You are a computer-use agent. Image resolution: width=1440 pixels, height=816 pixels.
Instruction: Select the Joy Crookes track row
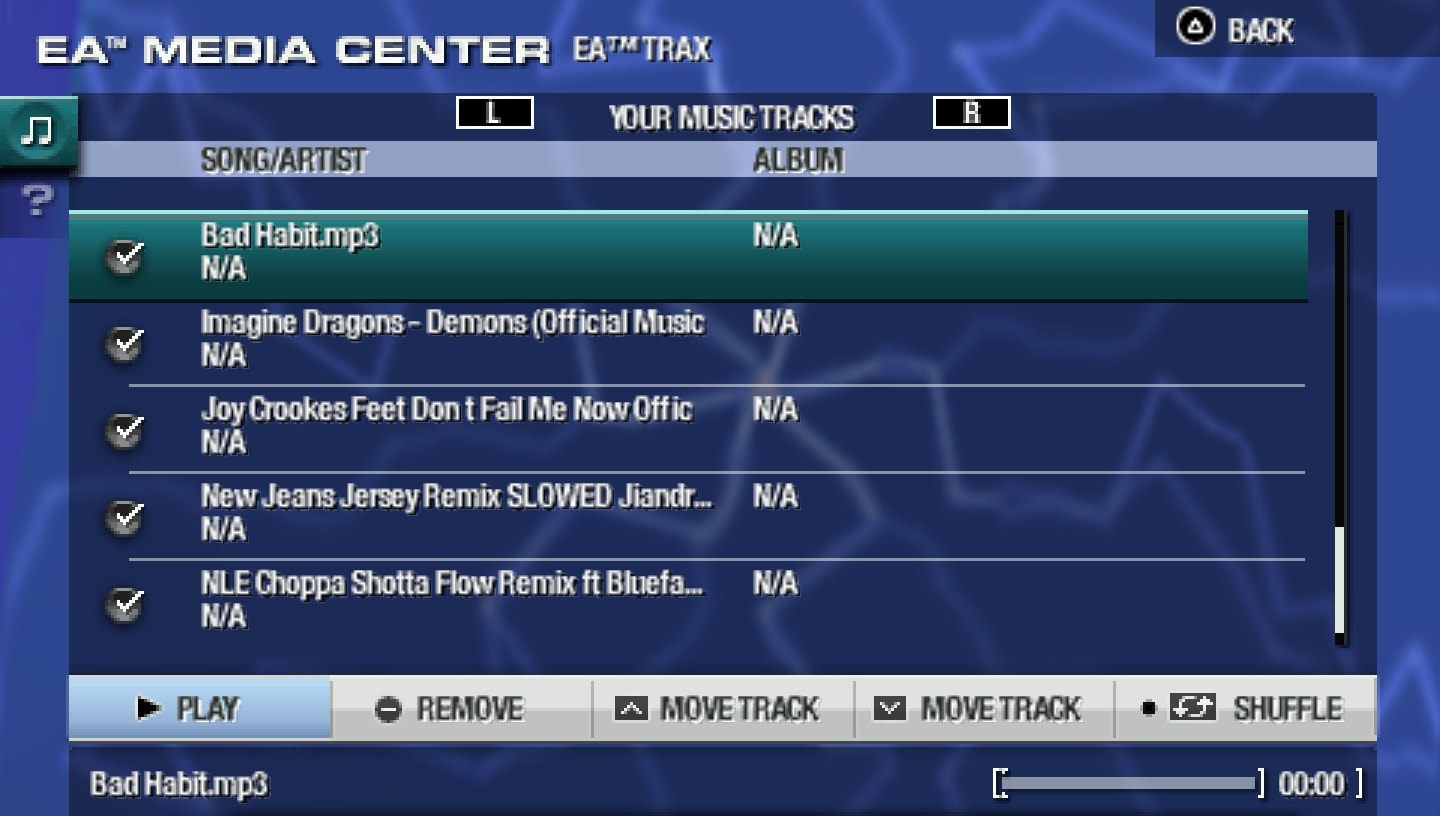pyautogui.click(x=600, y=427)
